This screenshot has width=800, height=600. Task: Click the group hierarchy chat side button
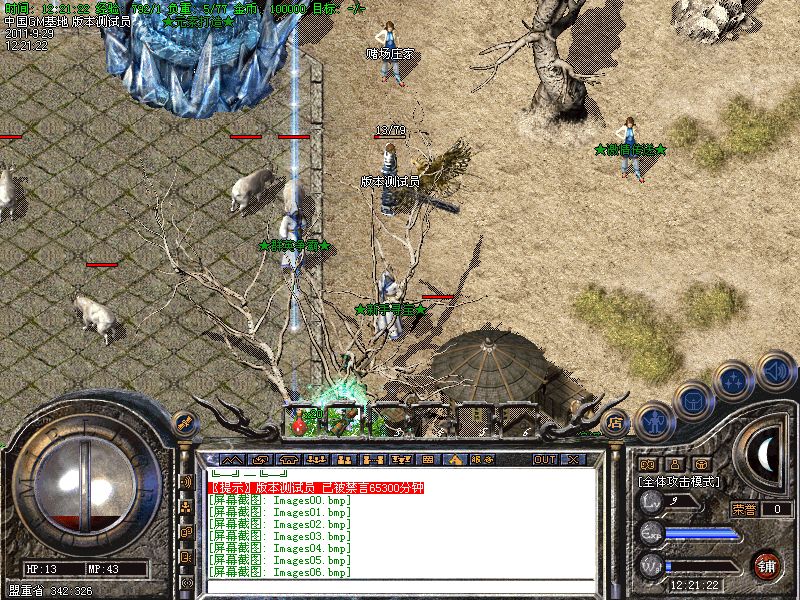[186, 506]
